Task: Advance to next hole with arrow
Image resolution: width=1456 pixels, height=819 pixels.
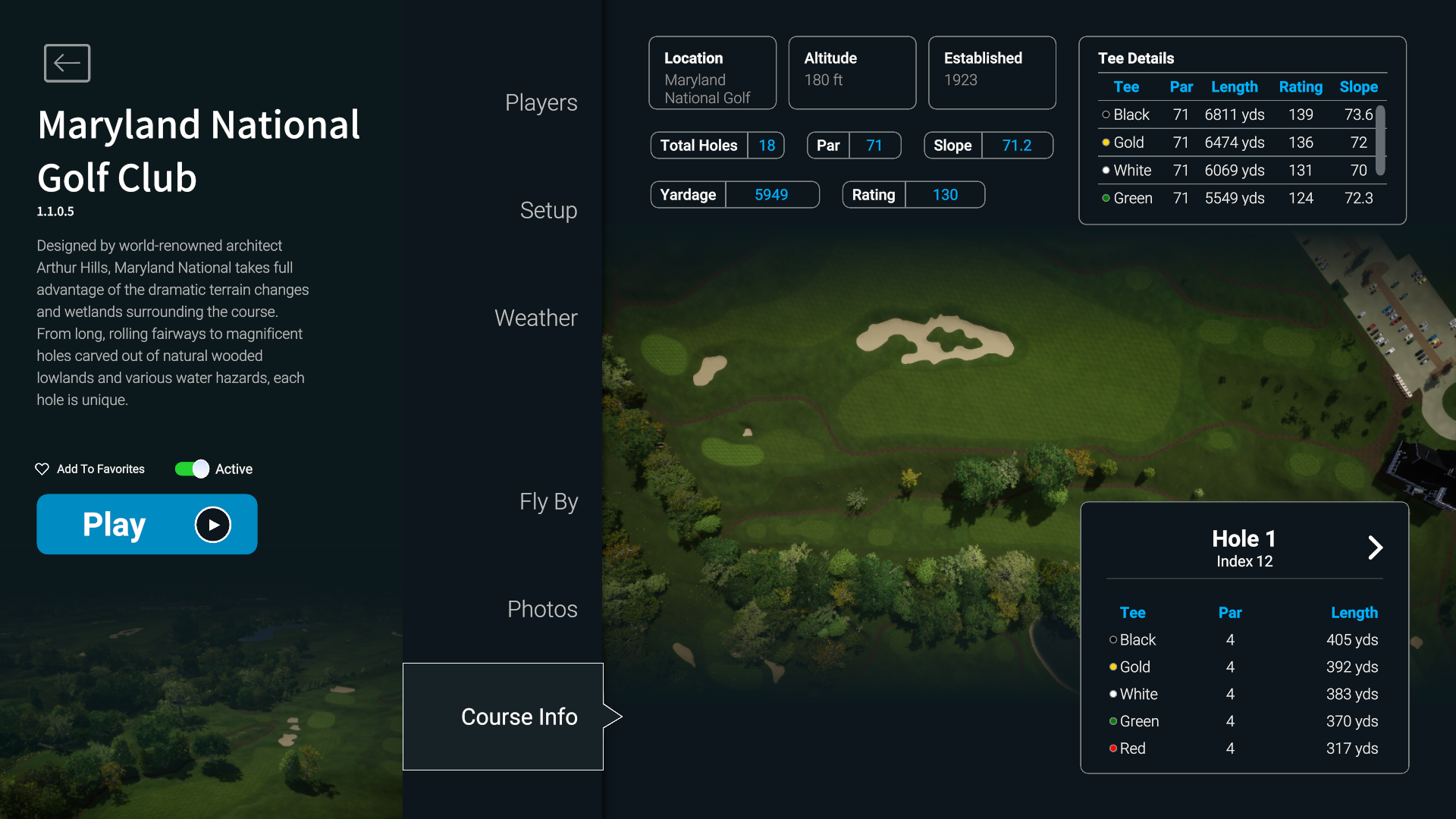Action: [x=1375, y=548]
